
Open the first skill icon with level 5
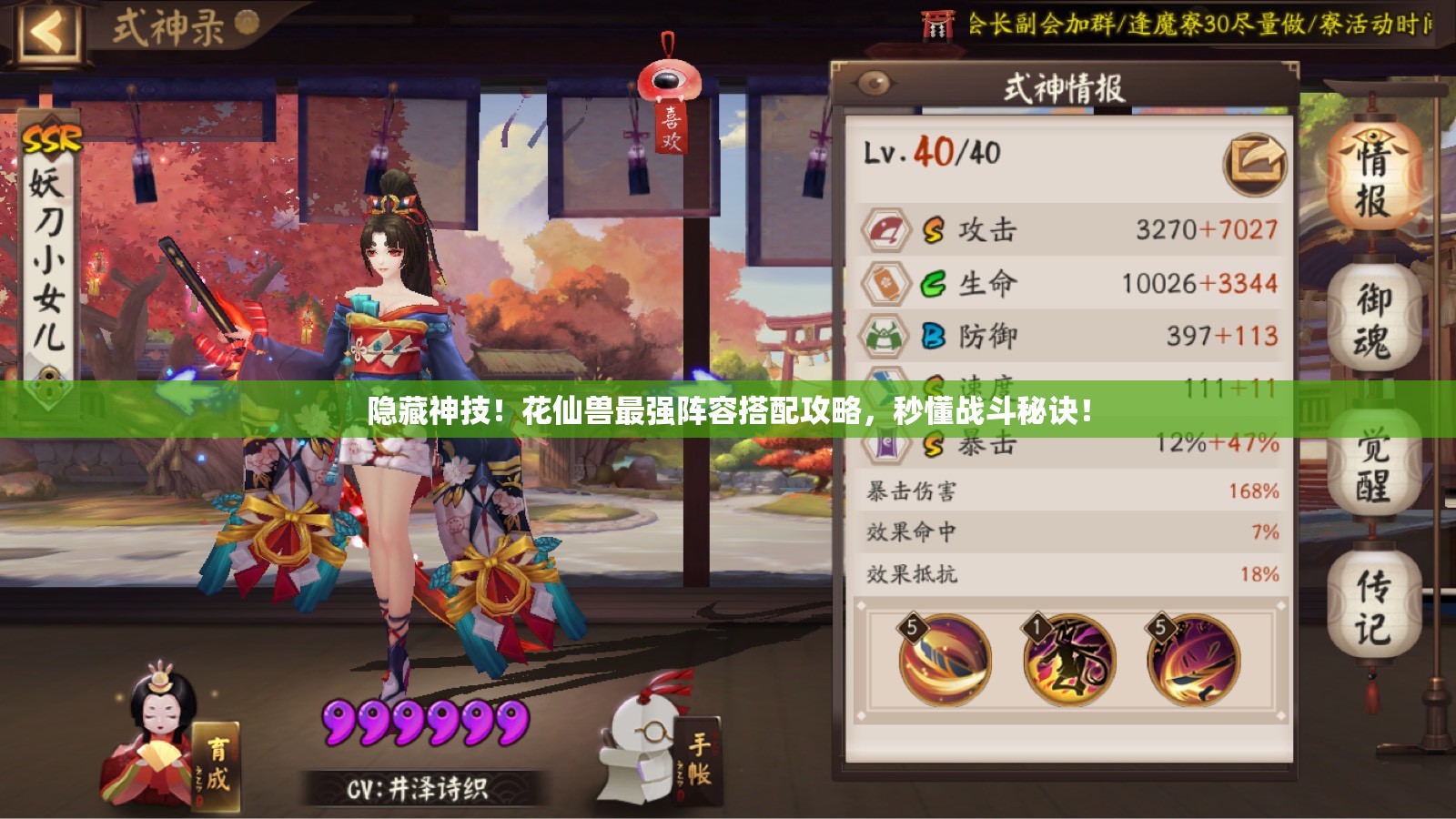(943, 660)
